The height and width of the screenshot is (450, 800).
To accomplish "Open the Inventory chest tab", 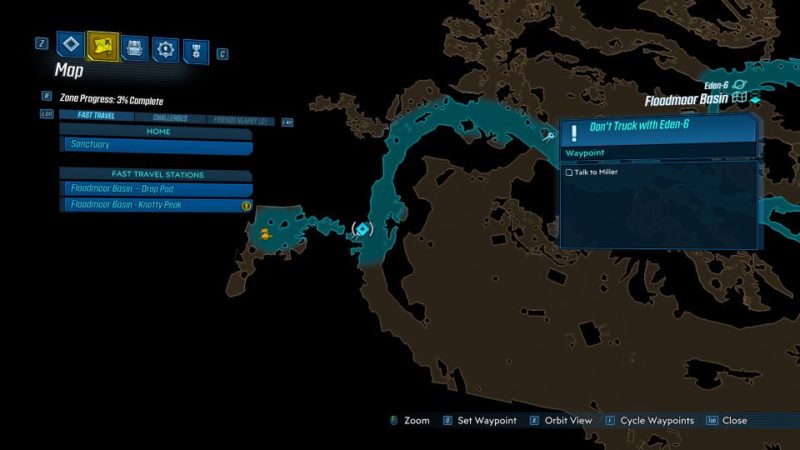I will pos(134,46).
